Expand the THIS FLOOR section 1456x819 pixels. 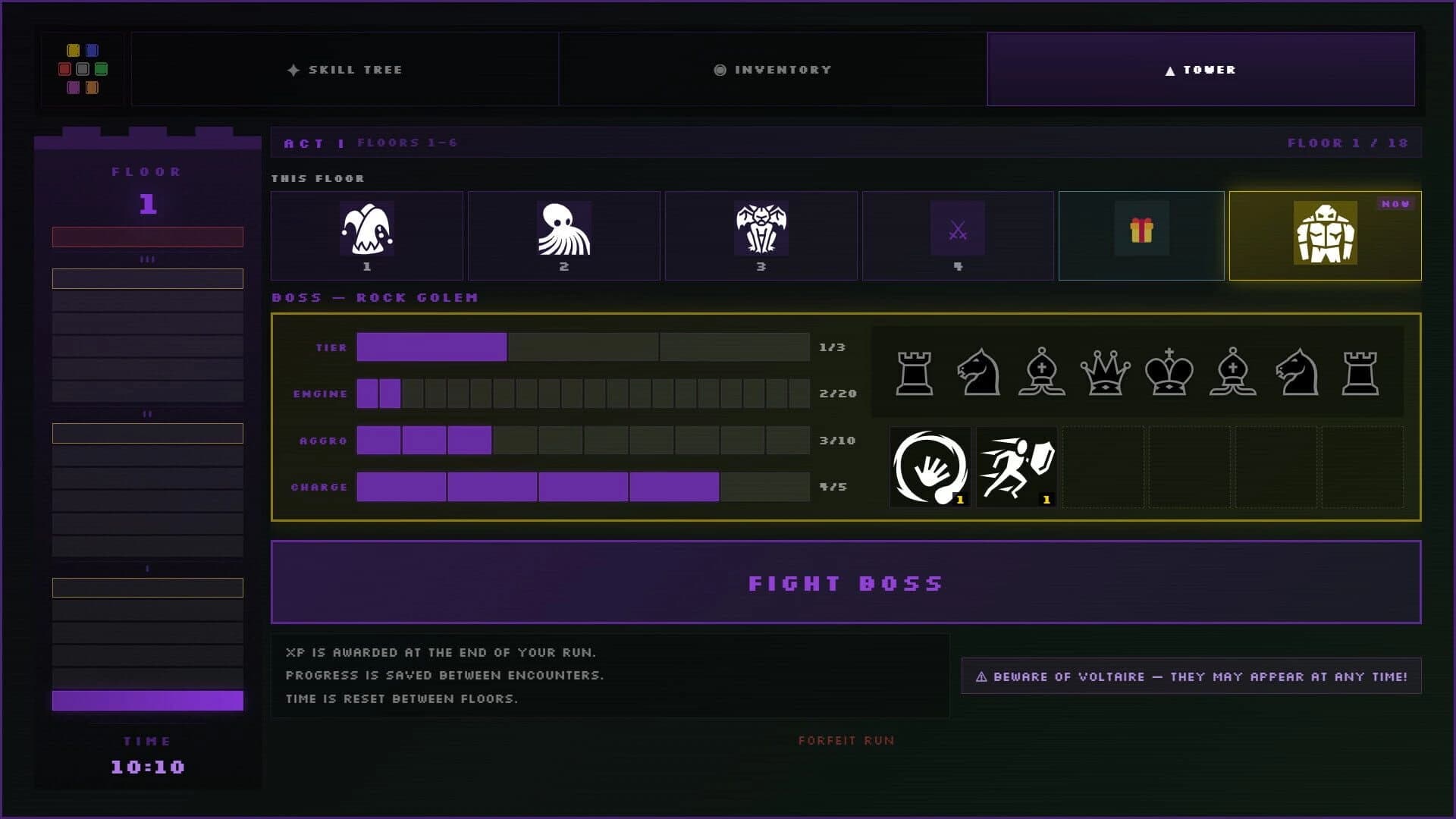tap(318, 178)
